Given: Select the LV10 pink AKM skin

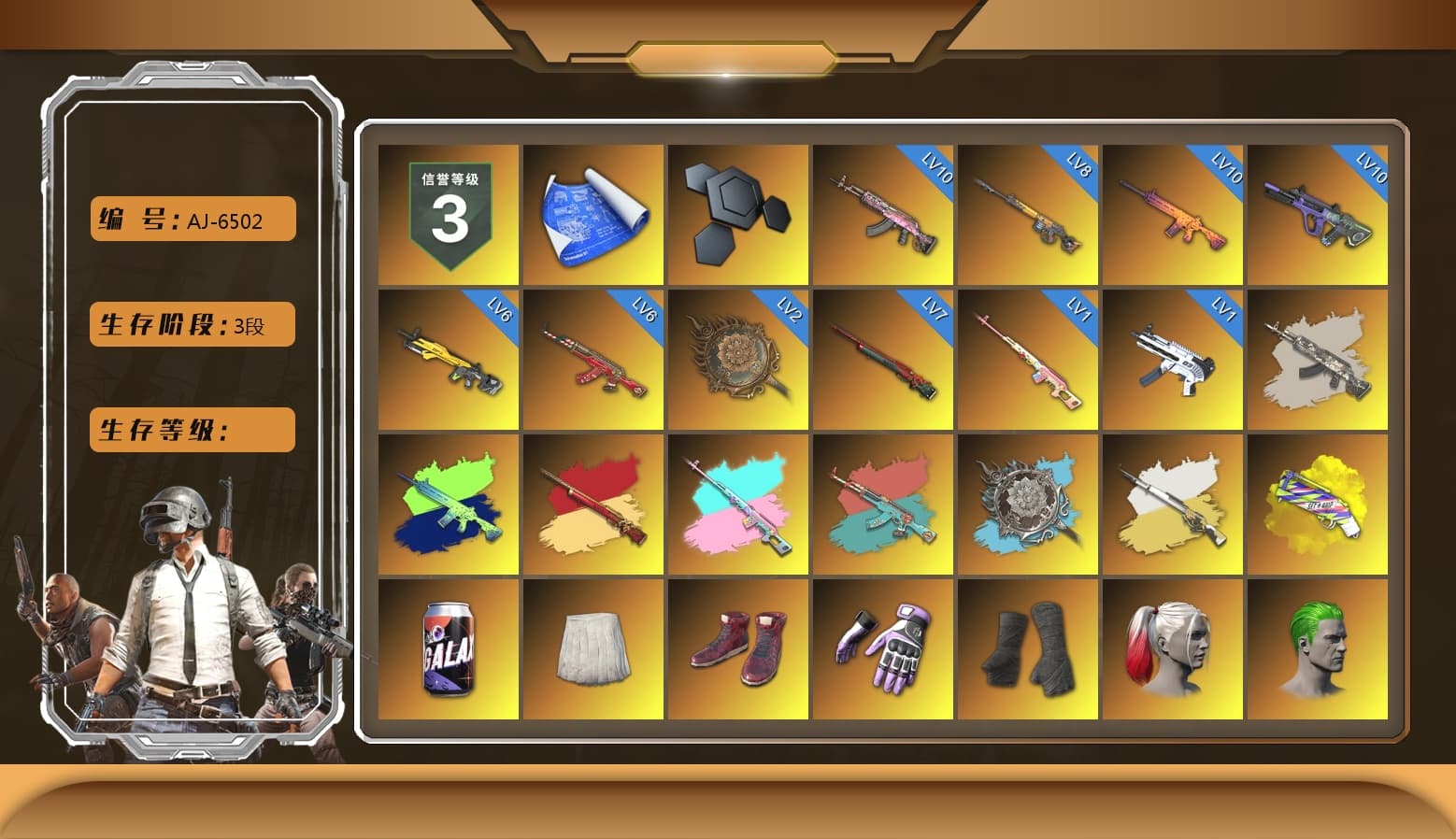Looking at the screenshot, I should pos(882,213).
